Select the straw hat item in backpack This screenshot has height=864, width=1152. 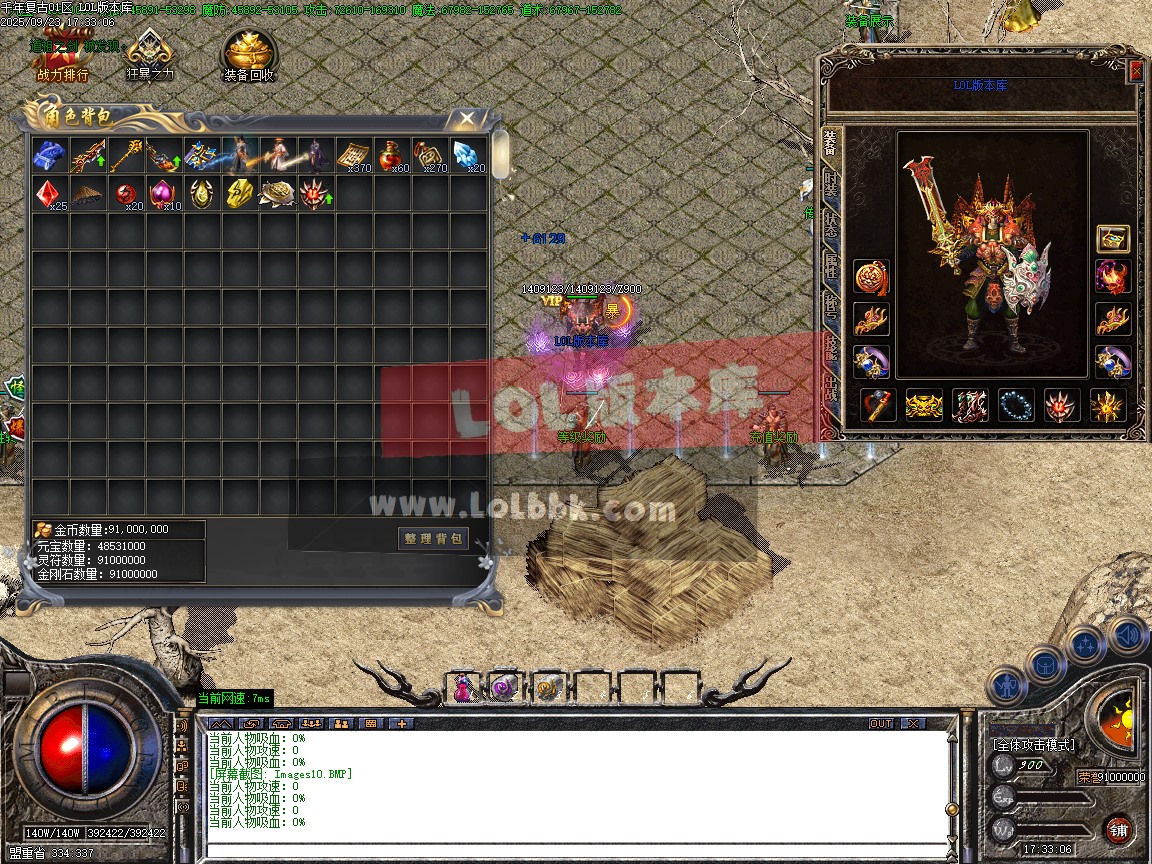coord(88,193)
